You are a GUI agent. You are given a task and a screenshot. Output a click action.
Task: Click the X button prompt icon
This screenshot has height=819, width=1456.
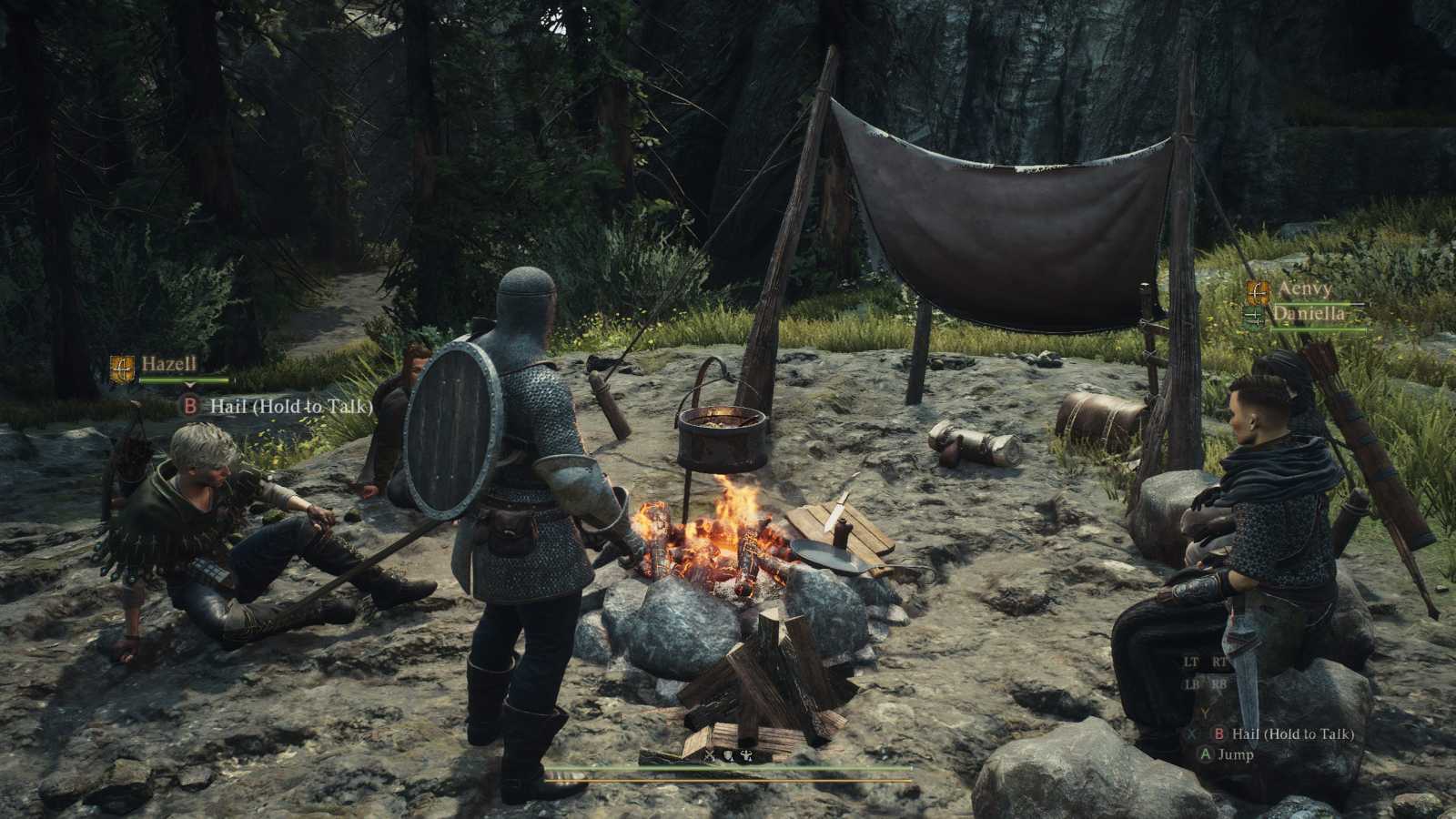1190,733
